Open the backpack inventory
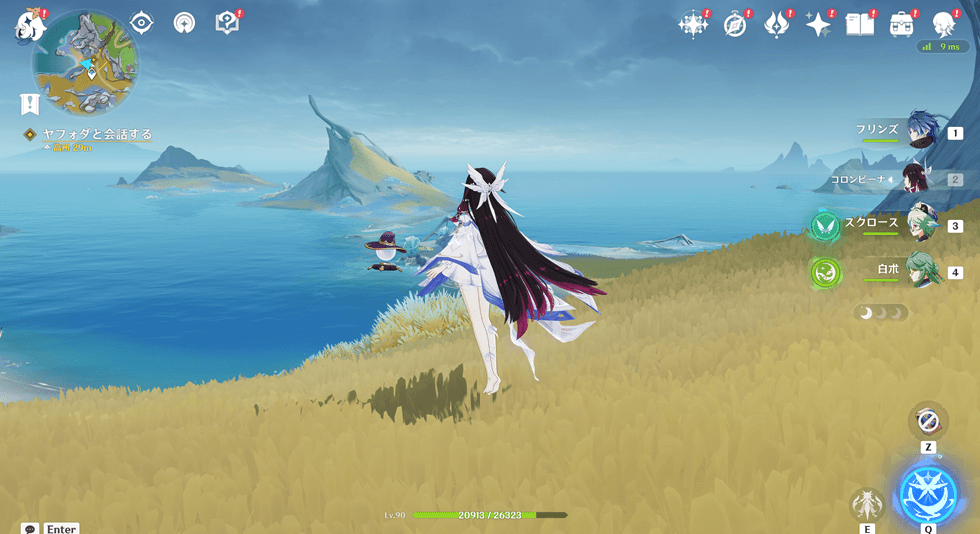980x534 pixels. [901, 25]
